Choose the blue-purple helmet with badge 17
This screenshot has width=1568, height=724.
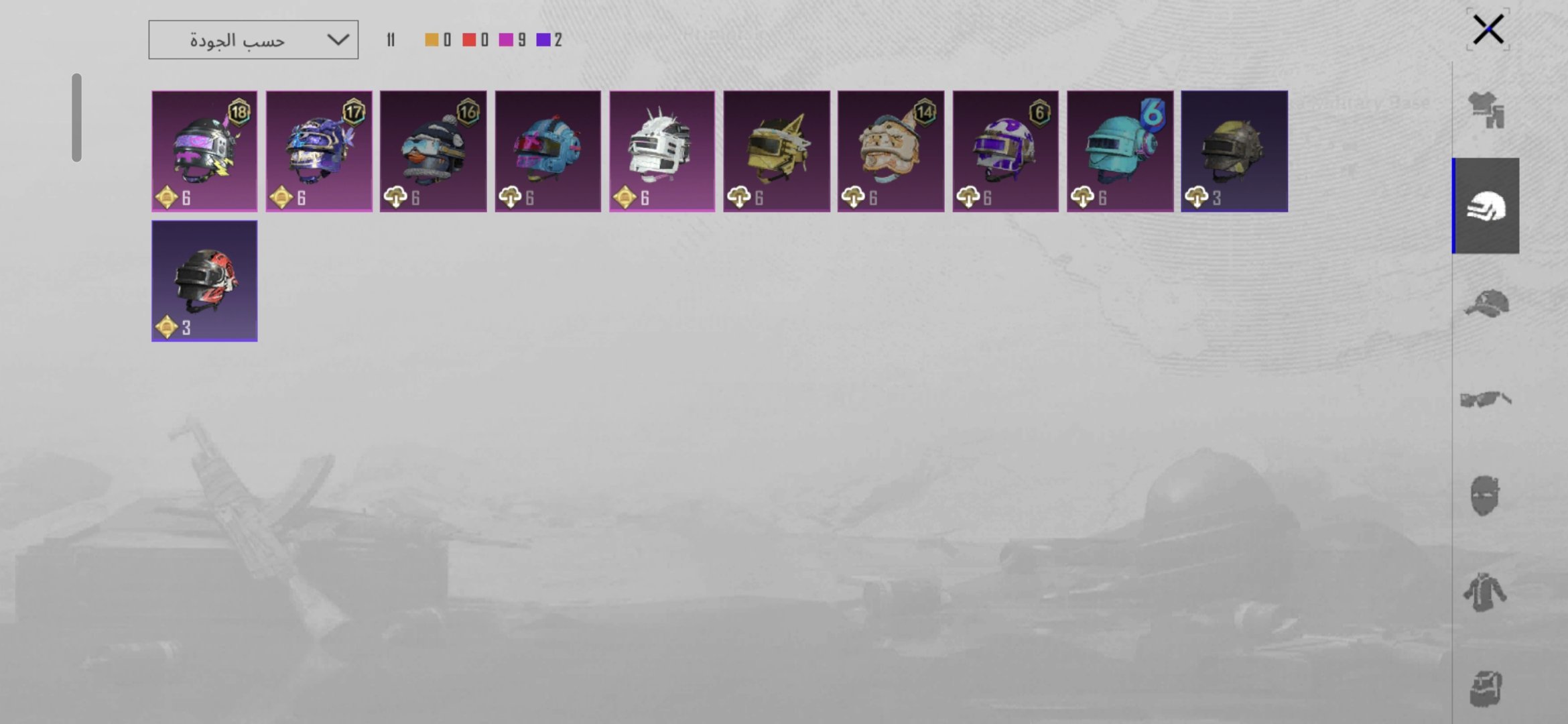pyautogui.click(x=319, y=151)
